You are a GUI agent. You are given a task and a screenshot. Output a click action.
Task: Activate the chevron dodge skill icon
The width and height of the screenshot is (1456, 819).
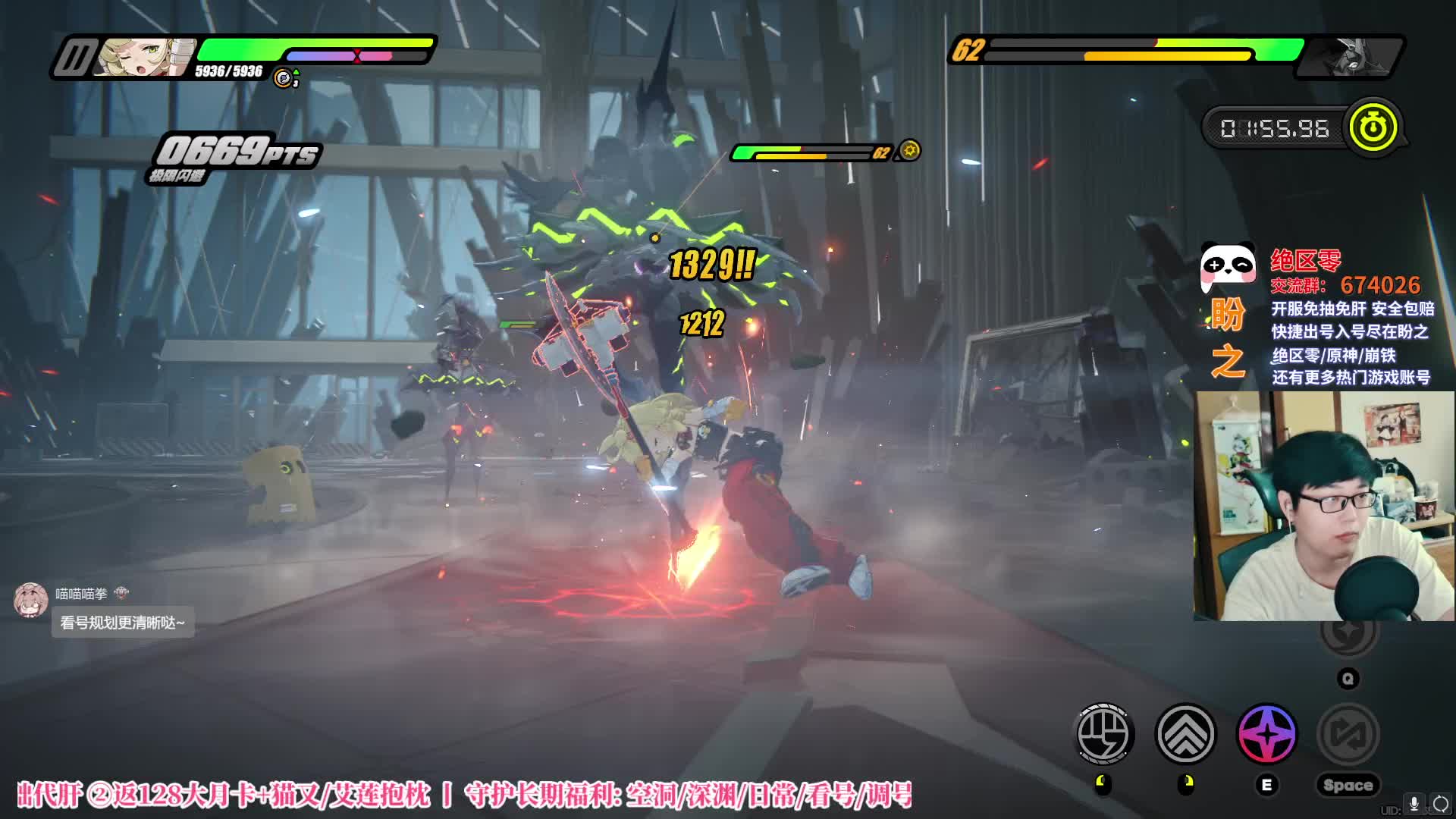(x=1185, y=733)
